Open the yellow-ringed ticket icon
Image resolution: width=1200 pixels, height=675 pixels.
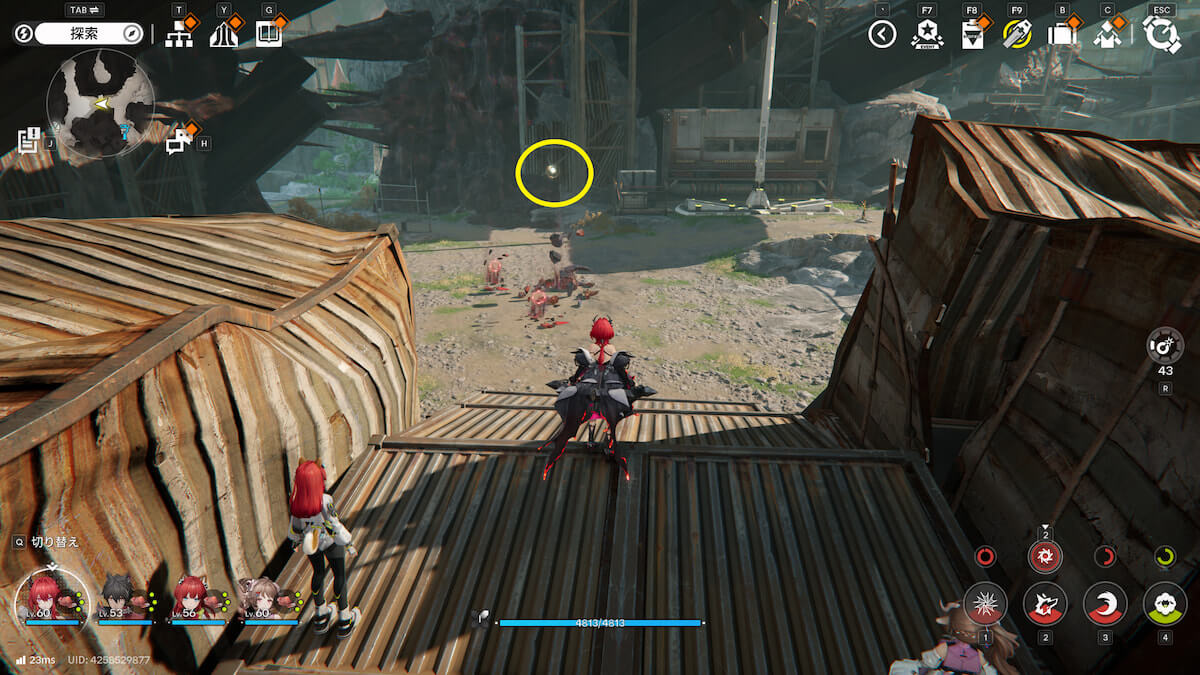click(x=1016, y=35)
